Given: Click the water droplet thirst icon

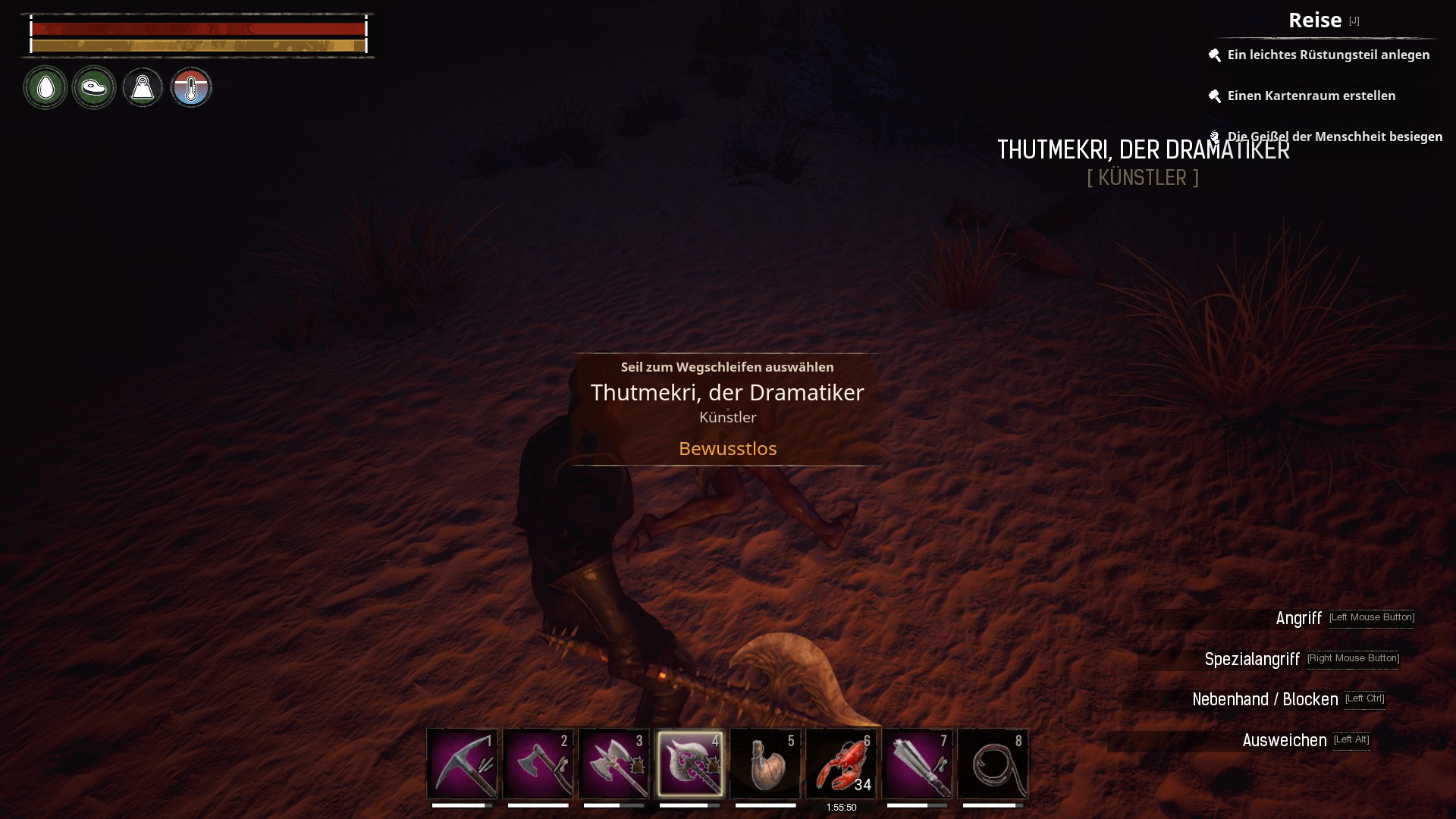Looking at the screenshot, I should pyautogui.click(x=45, y=88).
